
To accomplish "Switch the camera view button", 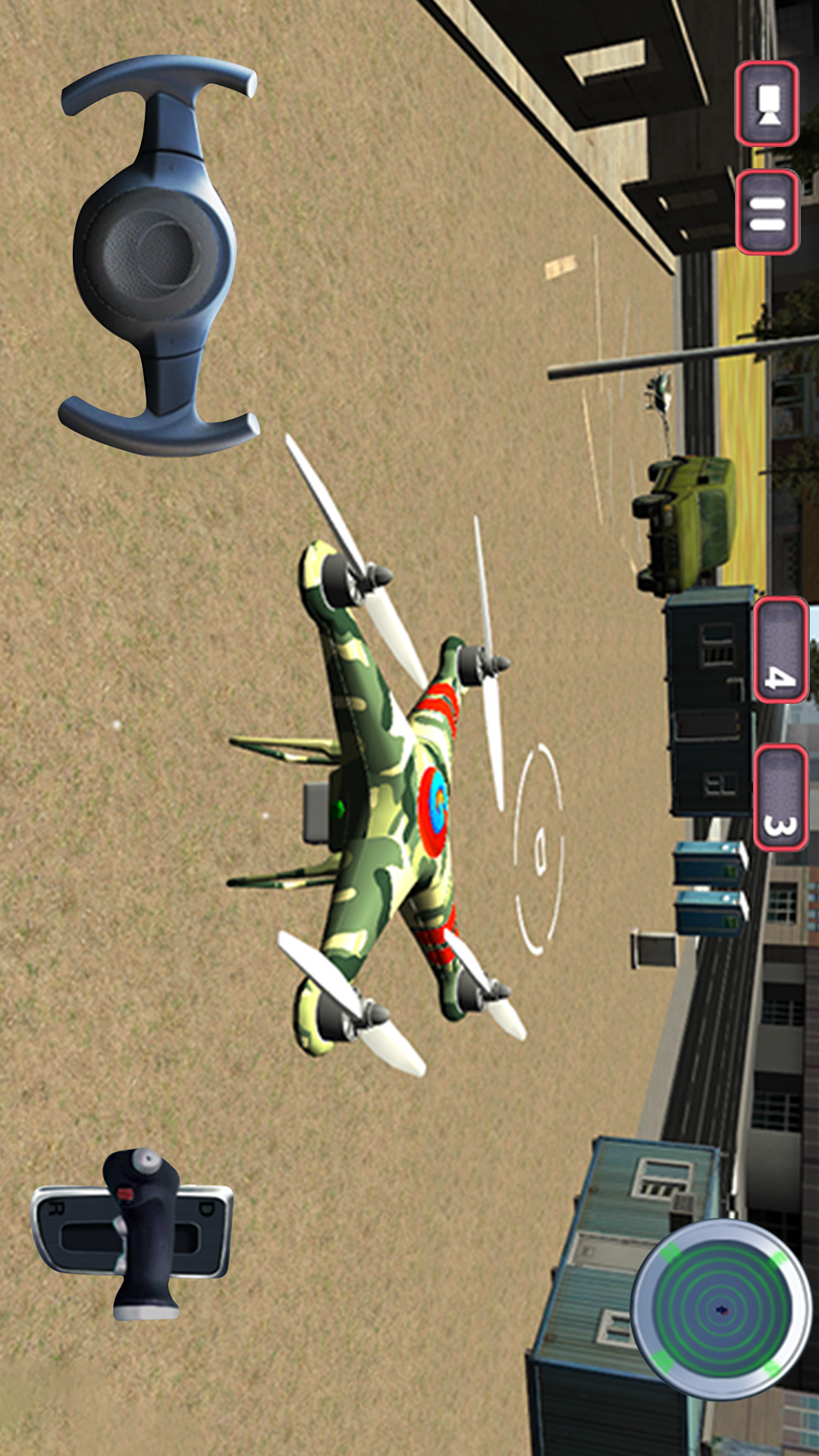I will pyautogui.click(x=767, y=104).
